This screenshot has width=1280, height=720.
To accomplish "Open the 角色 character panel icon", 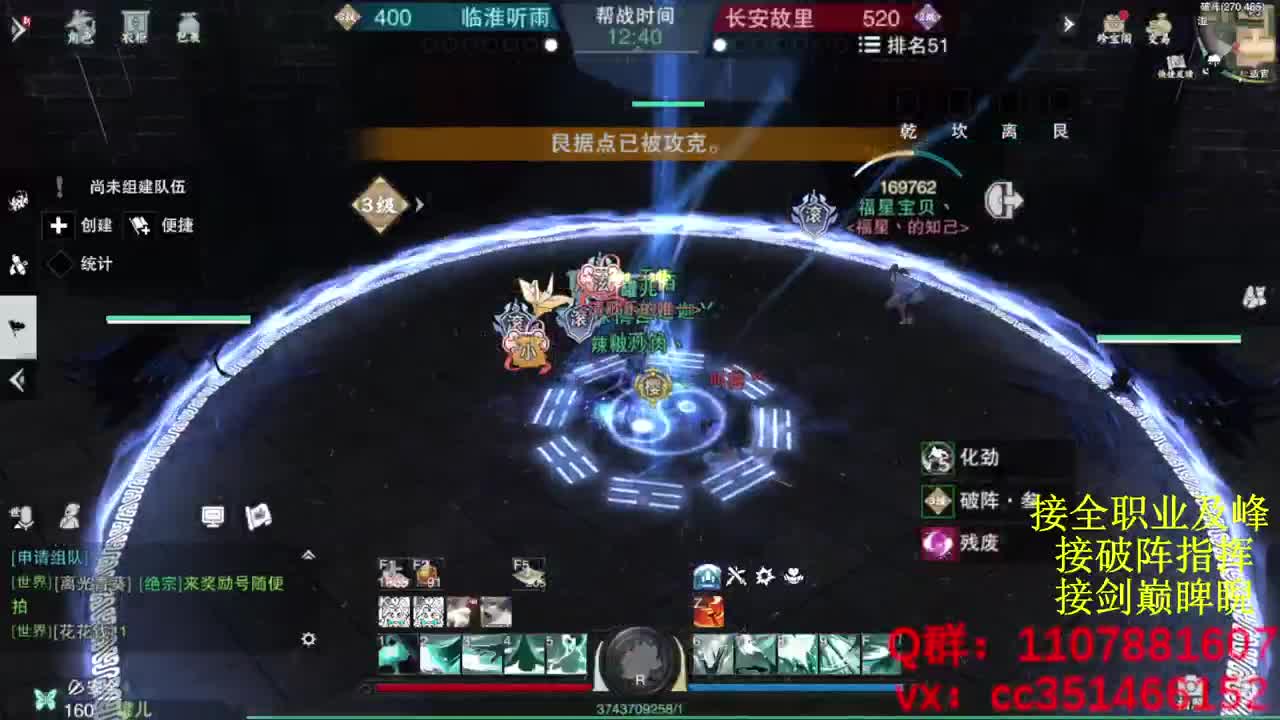I will pyautogui.click(x=80, y=27).
